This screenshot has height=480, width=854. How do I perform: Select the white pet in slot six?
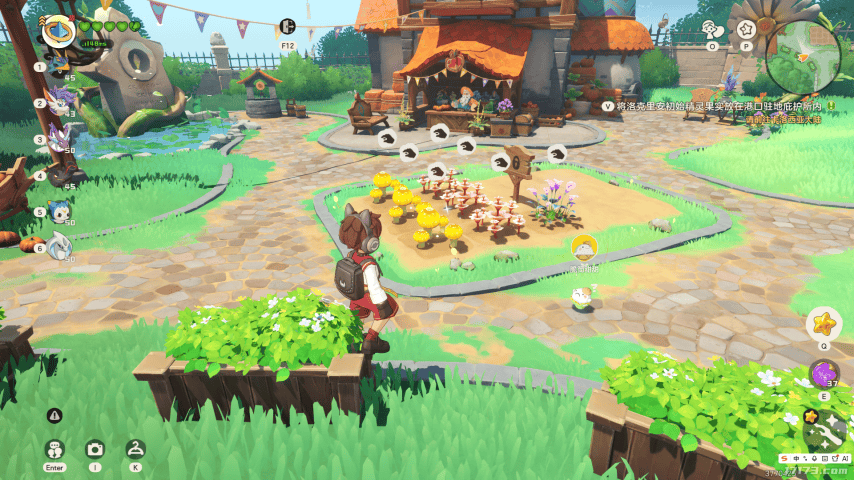click(60, 246)
